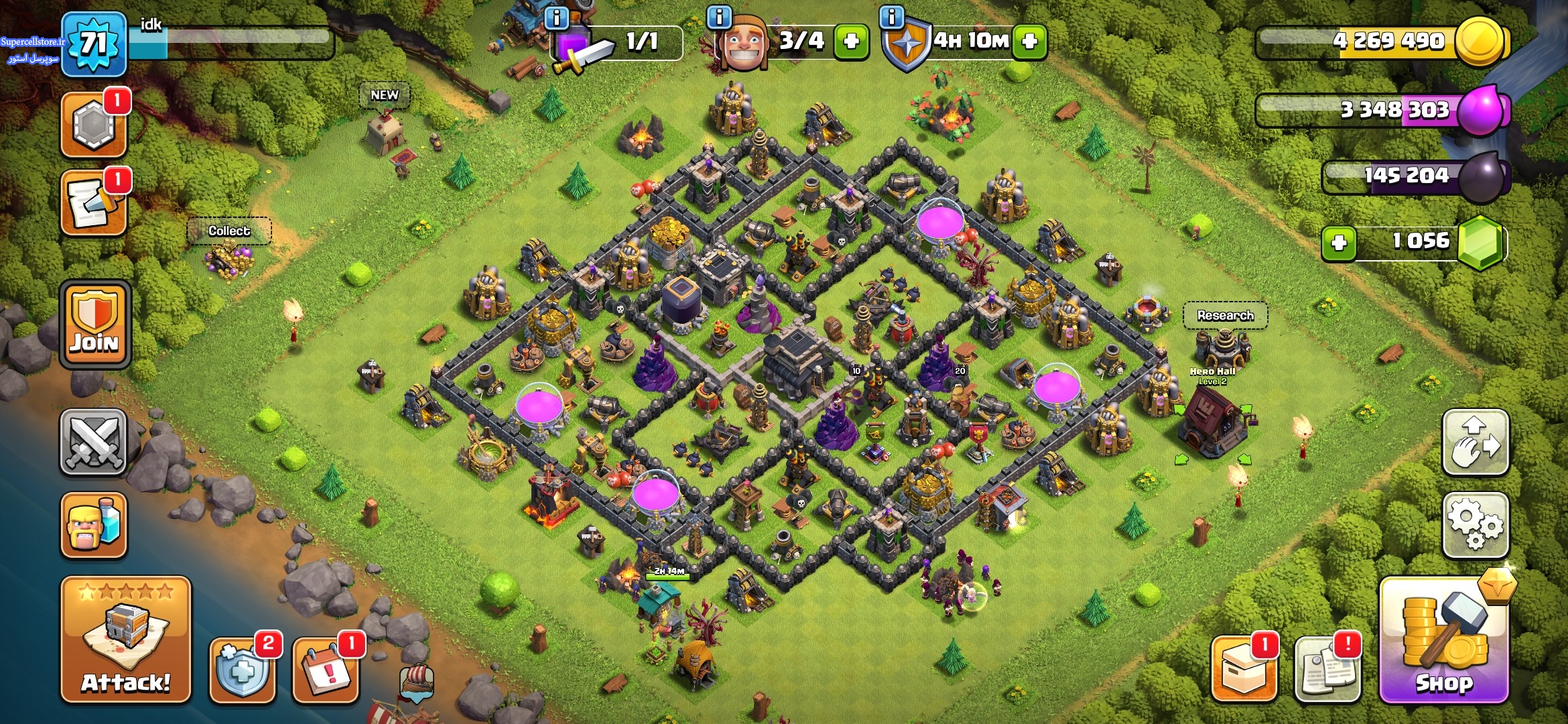The image size is (1568, 724).
Task: Open the documents news button
Action: 1327,670
